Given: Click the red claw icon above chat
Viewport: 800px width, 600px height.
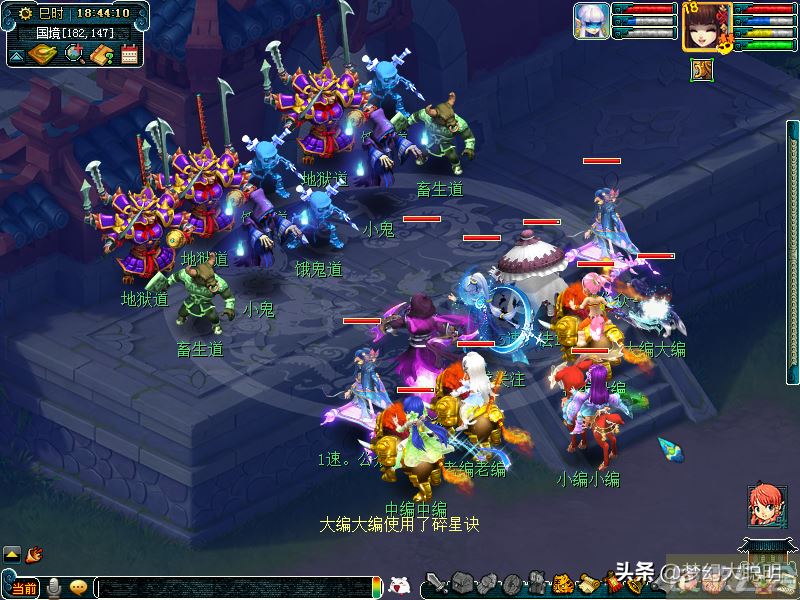Looking at the screenshot, I should point(34,553).
